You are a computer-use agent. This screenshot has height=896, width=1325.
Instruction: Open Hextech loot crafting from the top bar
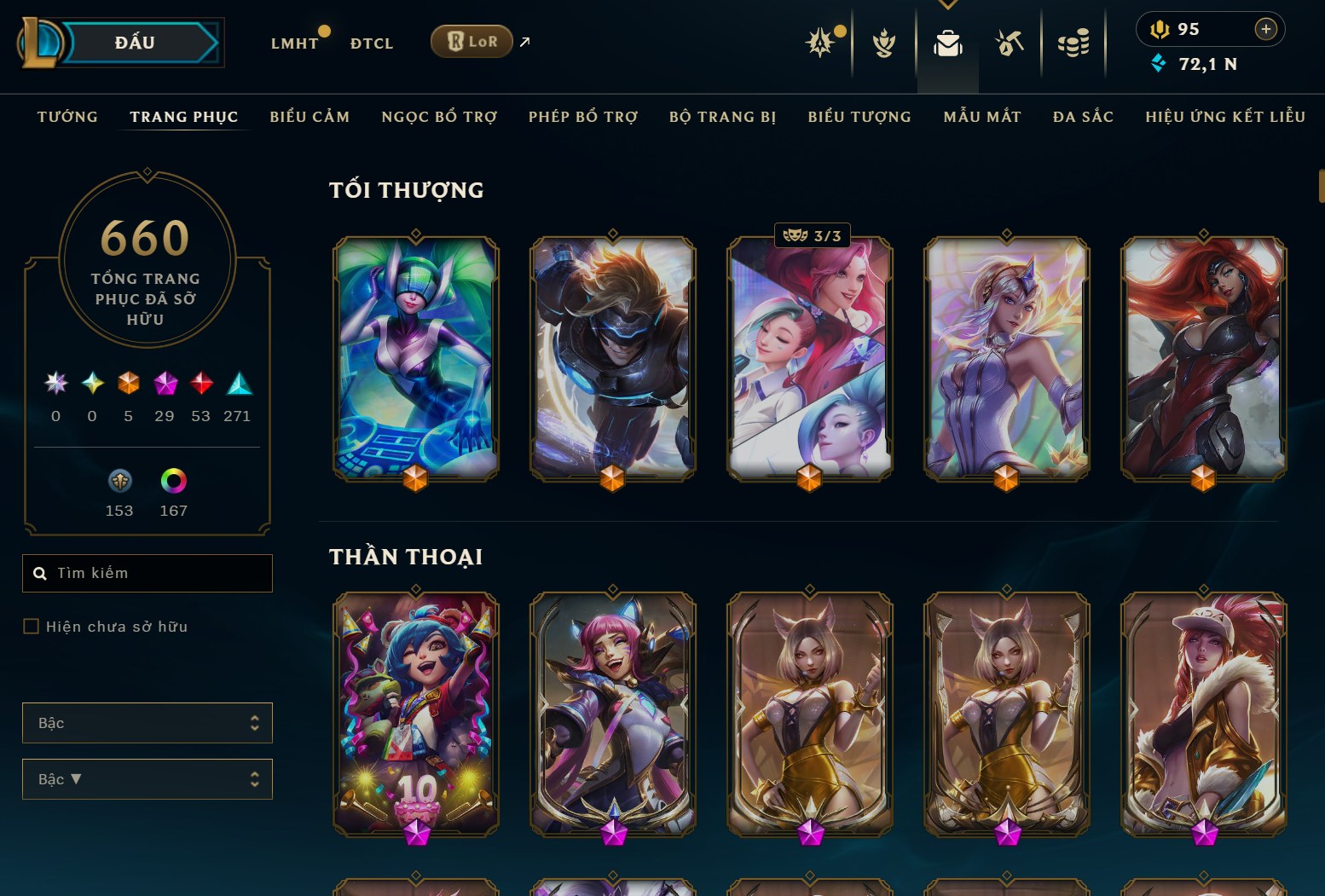point(1009,44)
